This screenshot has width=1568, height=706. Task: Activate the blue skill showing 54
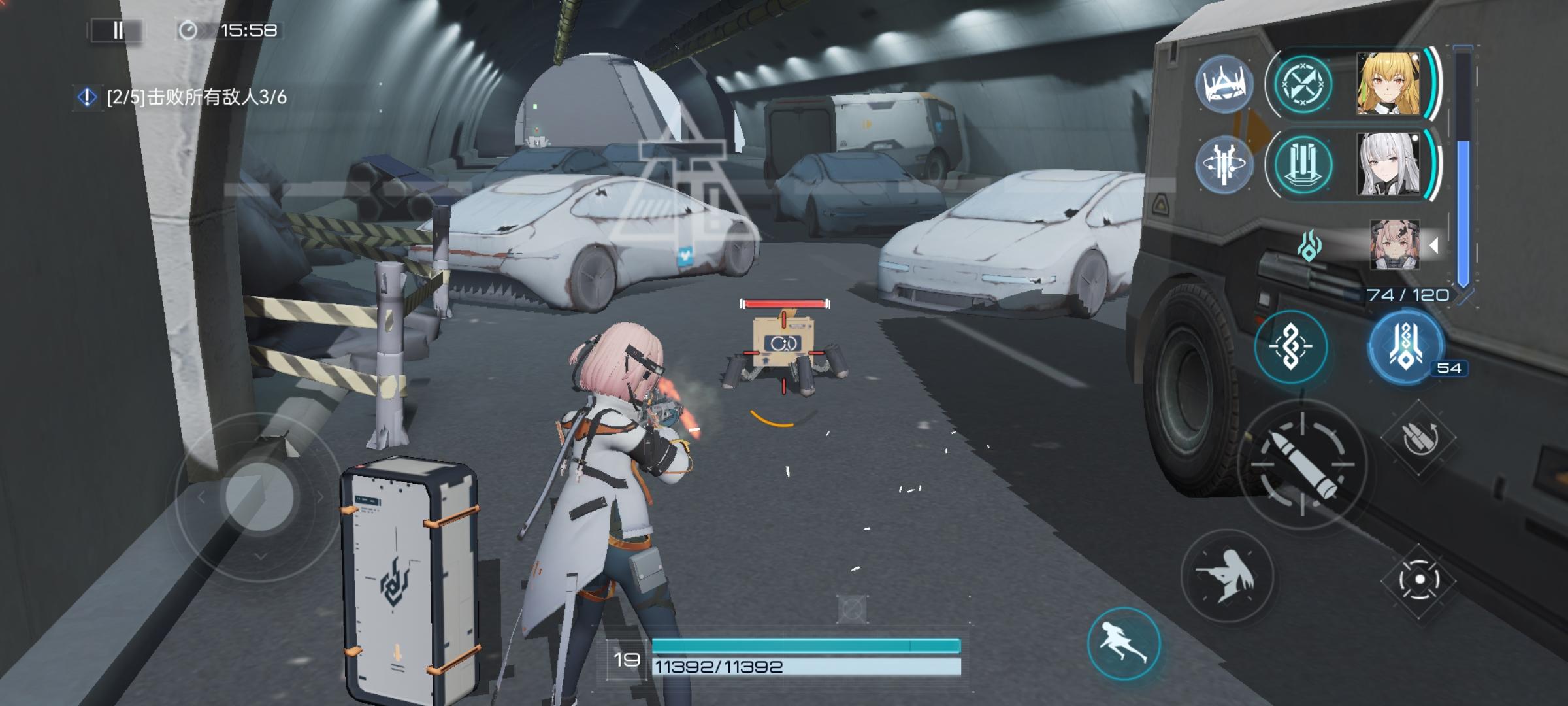coord(1406,346)
